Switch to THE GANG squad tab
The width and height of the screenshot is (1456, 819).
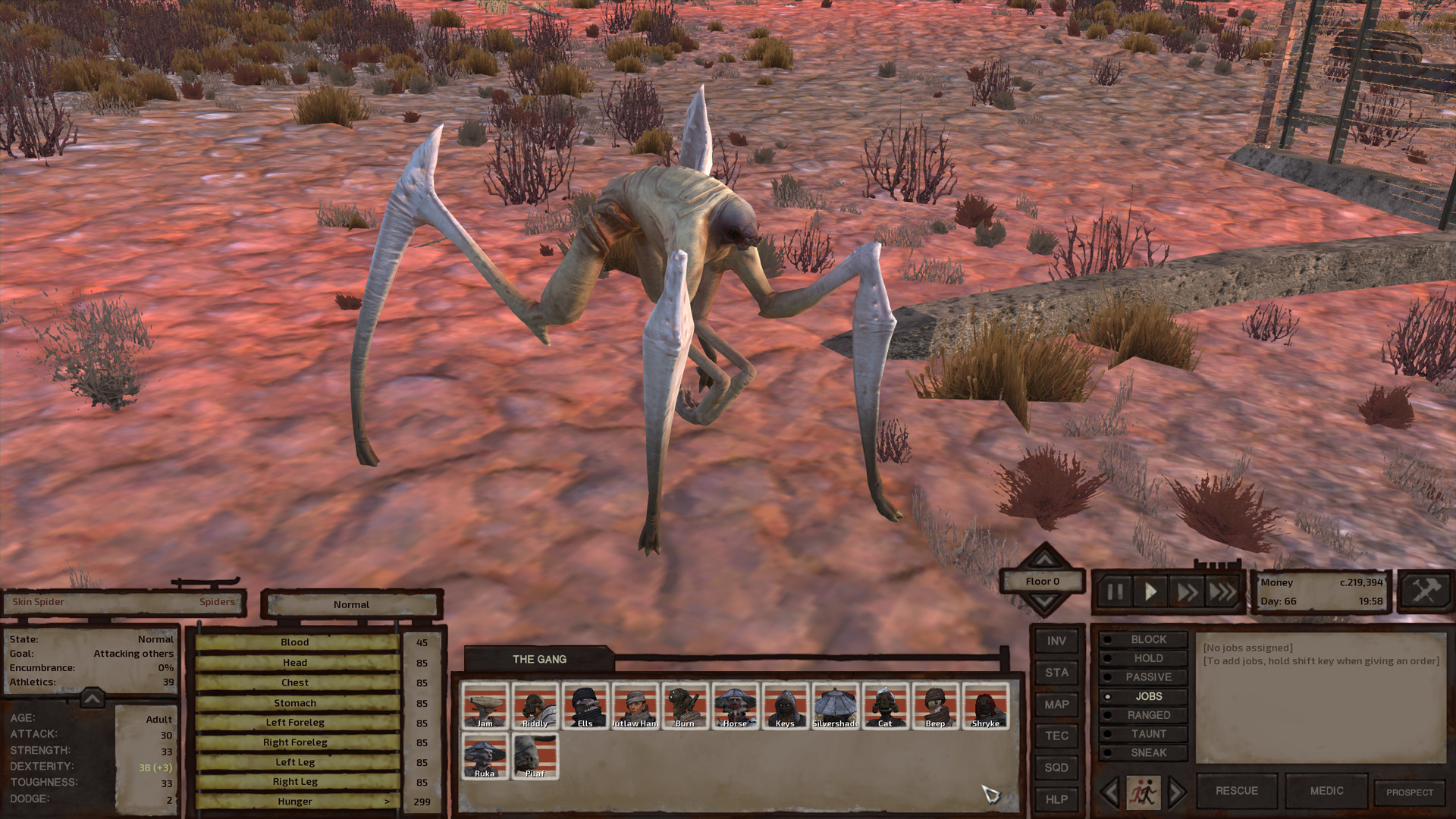pos(539,659)
